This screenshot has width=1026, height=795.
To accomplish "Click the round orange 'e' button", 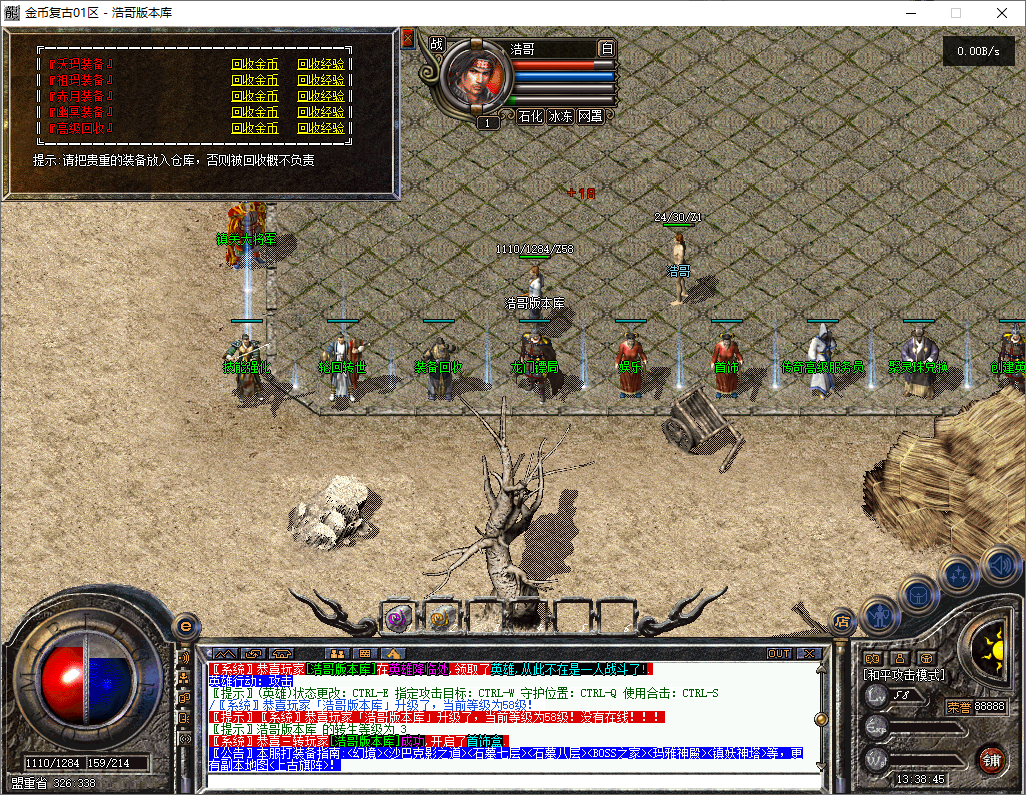I will (185, 625).
